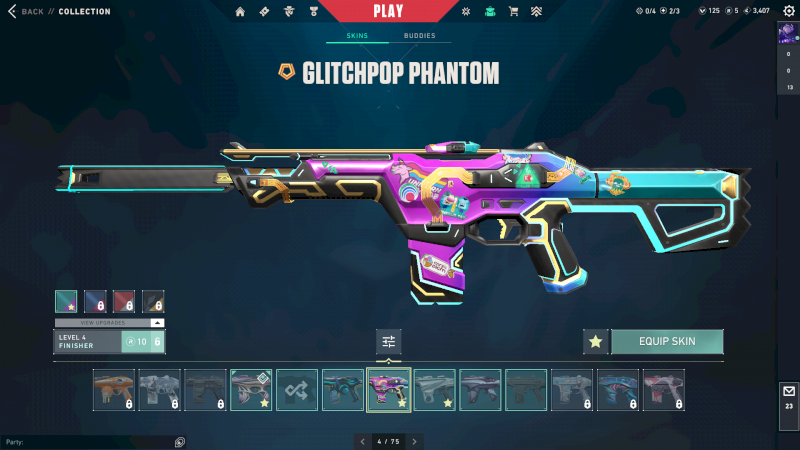Start matchmaking with the PLAY button
Image resolution: width=800 pixels, height=450 pixels.
(x=388, y=12)
